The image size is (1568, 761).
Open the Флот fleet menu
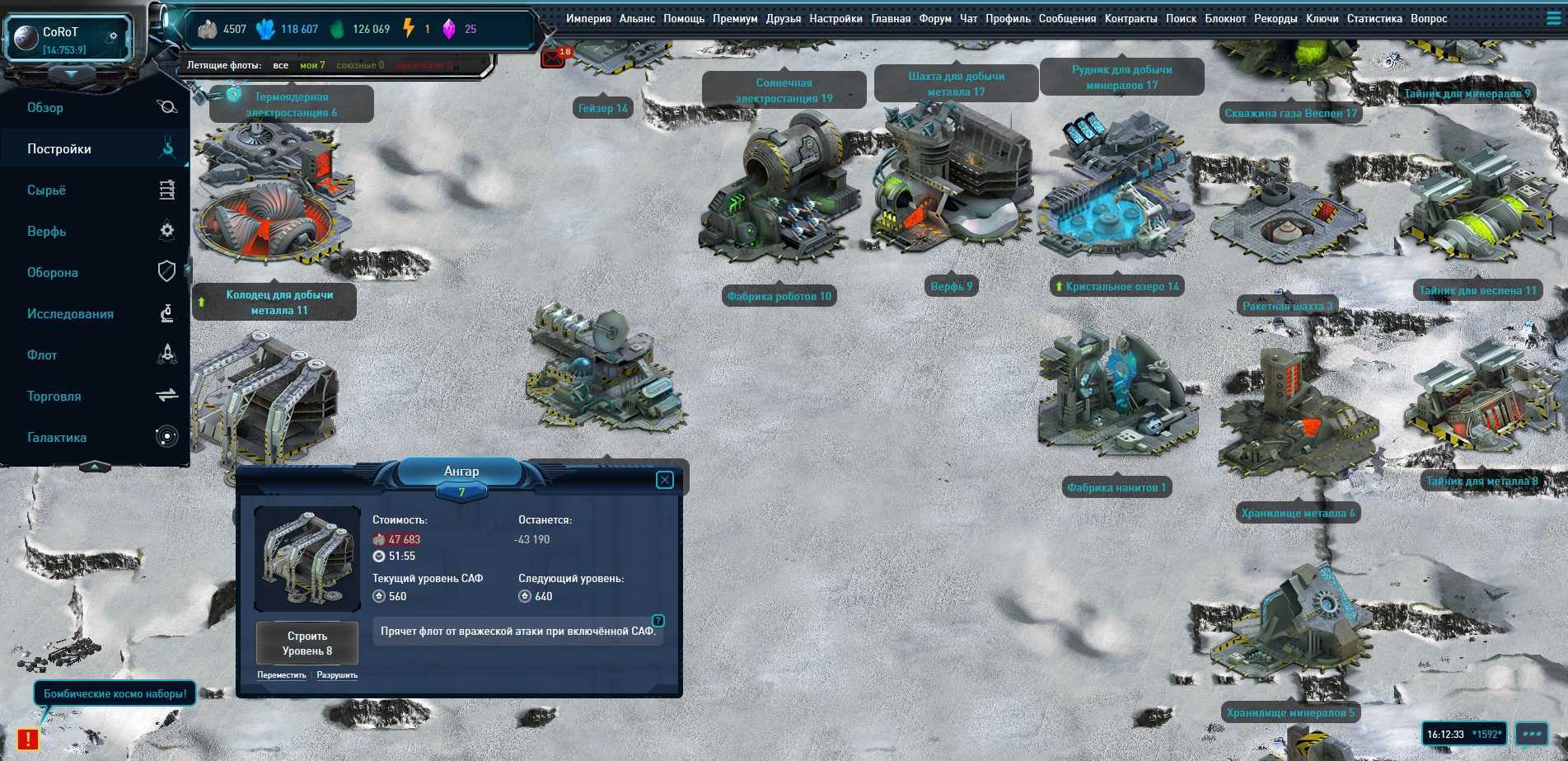42,355
